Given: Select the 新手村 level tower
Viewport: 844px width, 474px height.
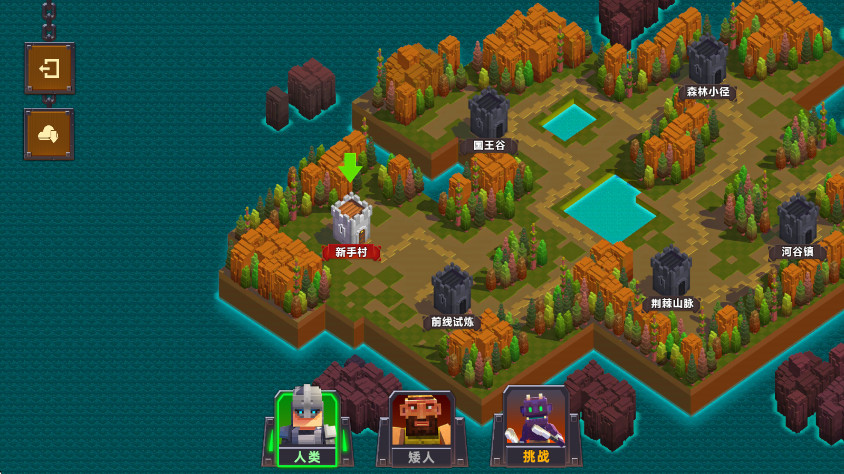Looking at the screenshot, I should (351, 220).
